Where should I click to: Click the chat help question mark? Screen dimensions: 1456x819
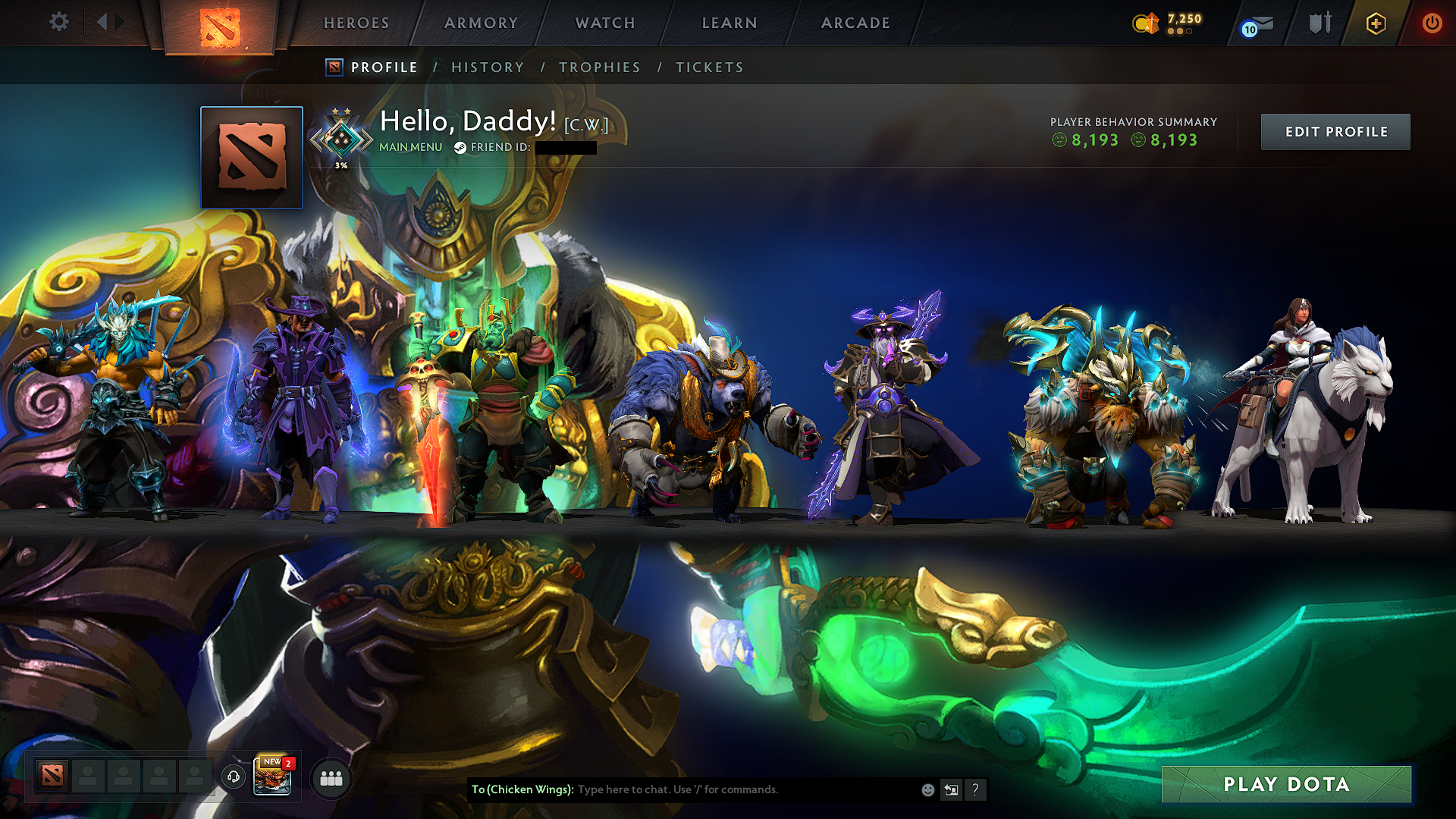pyautogui.click(x=975, y=790)
